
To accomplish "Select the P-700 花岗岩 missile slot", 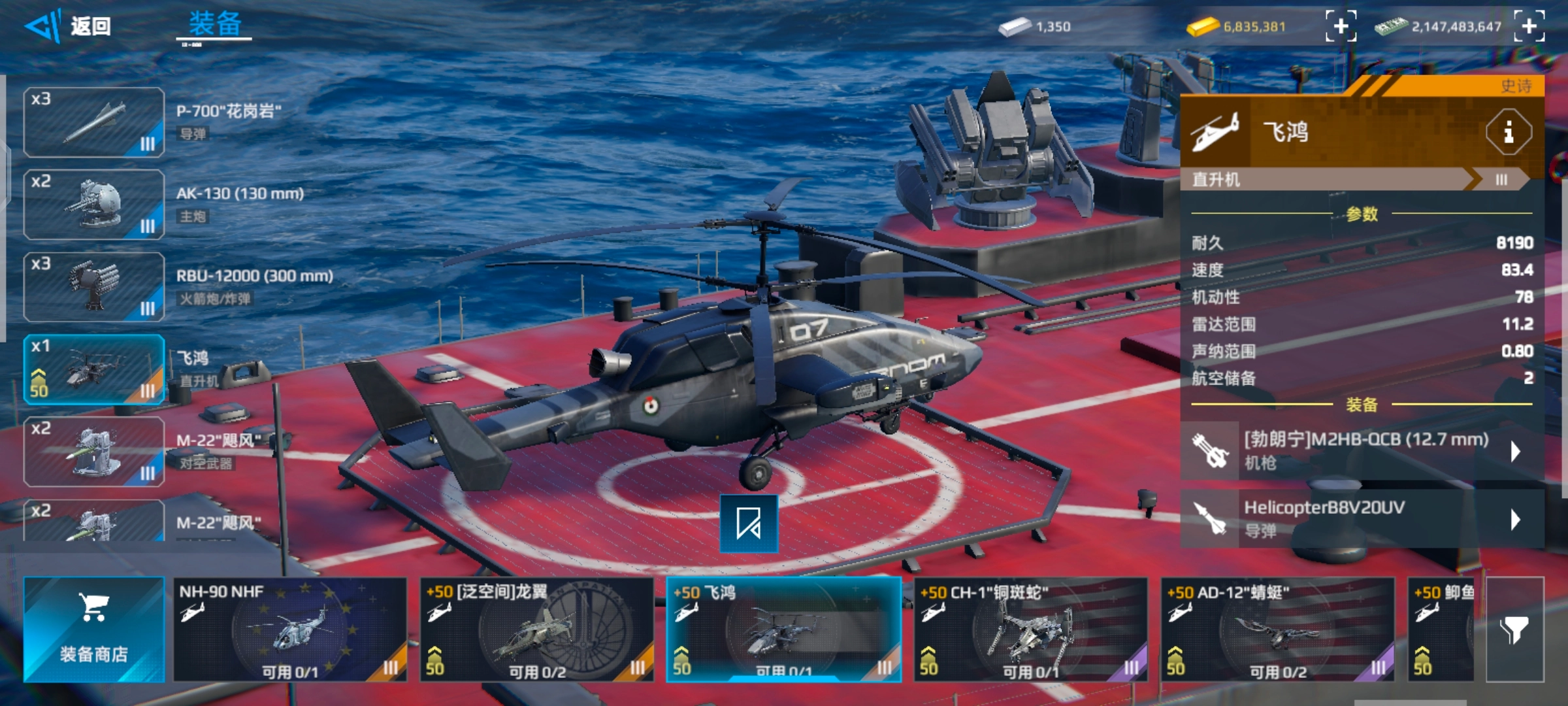I will pos(94,122).
